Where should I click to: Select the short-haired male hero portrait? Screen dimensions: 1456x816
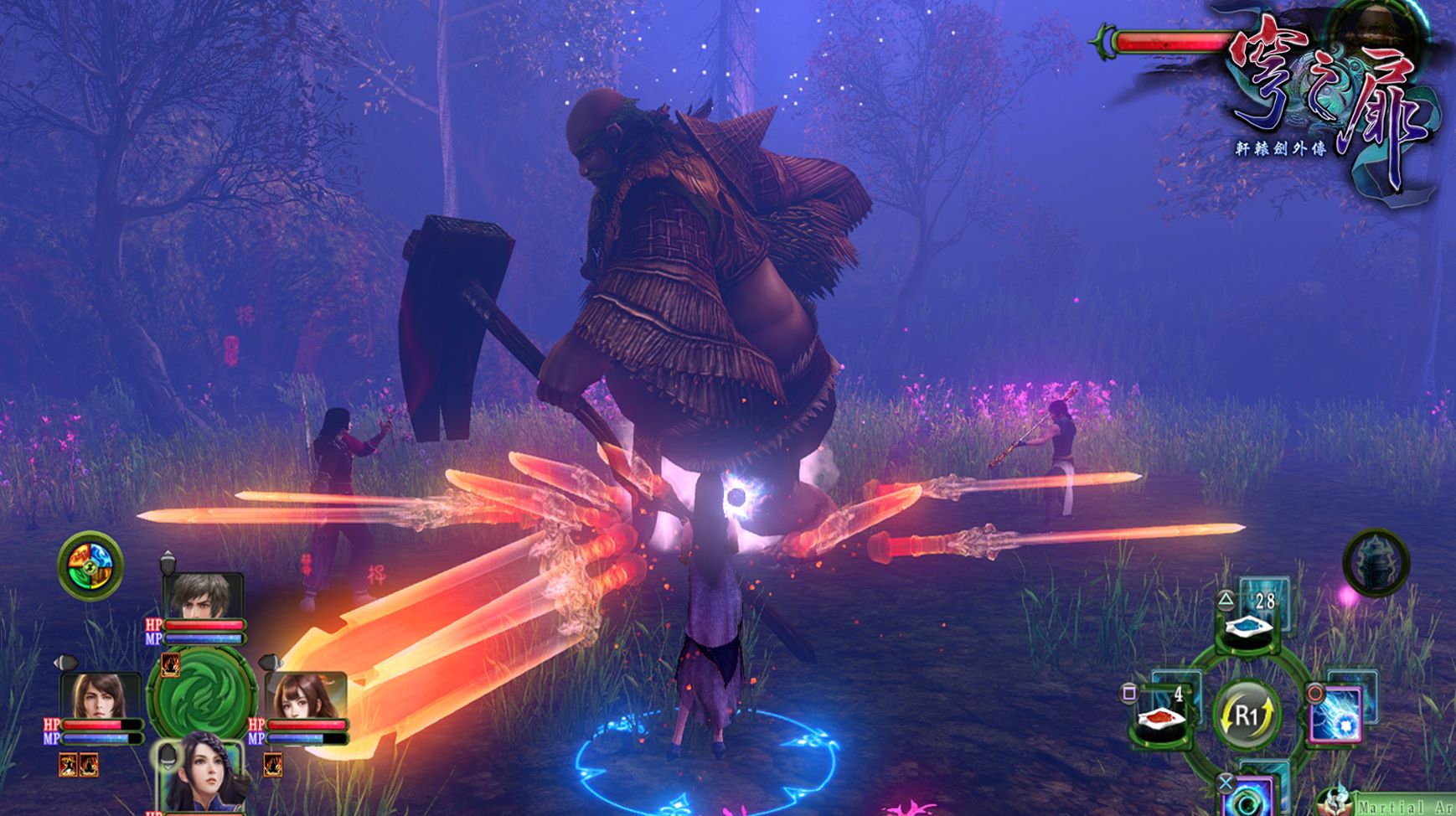pos(204,595)
